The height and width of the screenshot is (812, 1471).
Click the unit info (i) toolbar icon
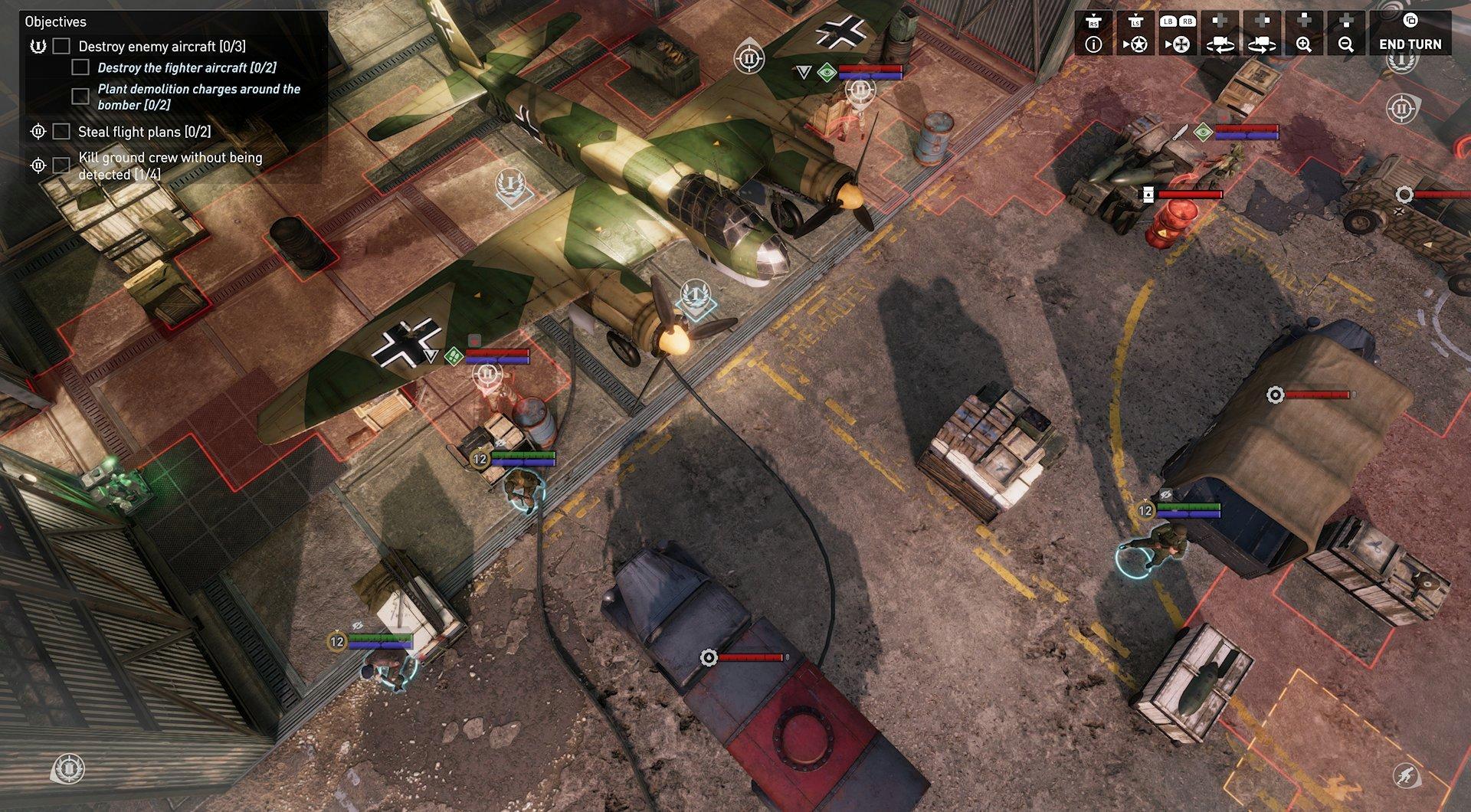[1094, 42]
